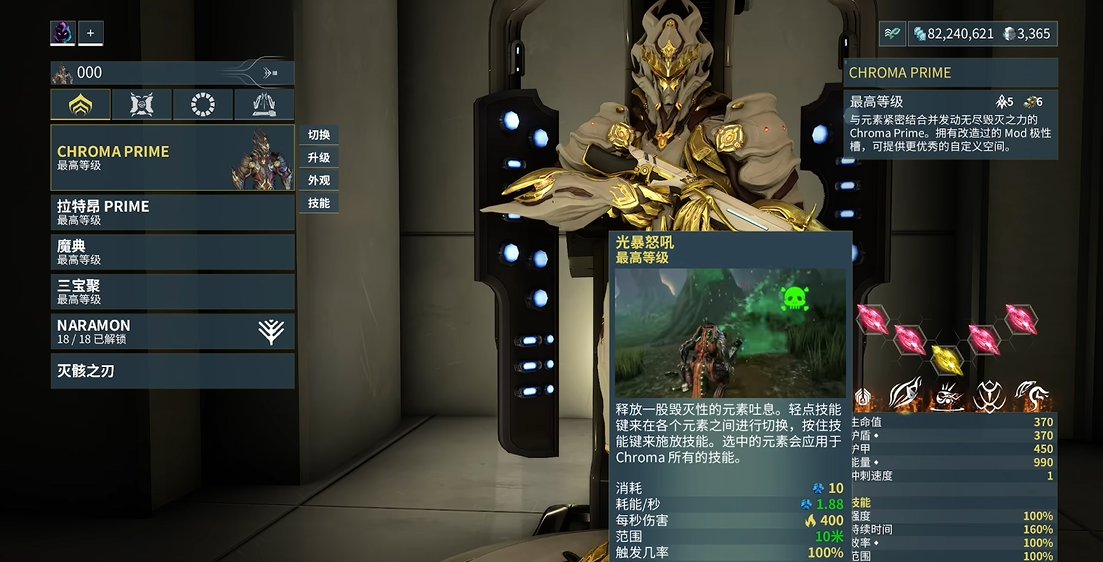Viewport: 1103px width, 562px height.
Task: Click the 切换 (switch) button
Action: click(319, 135)
